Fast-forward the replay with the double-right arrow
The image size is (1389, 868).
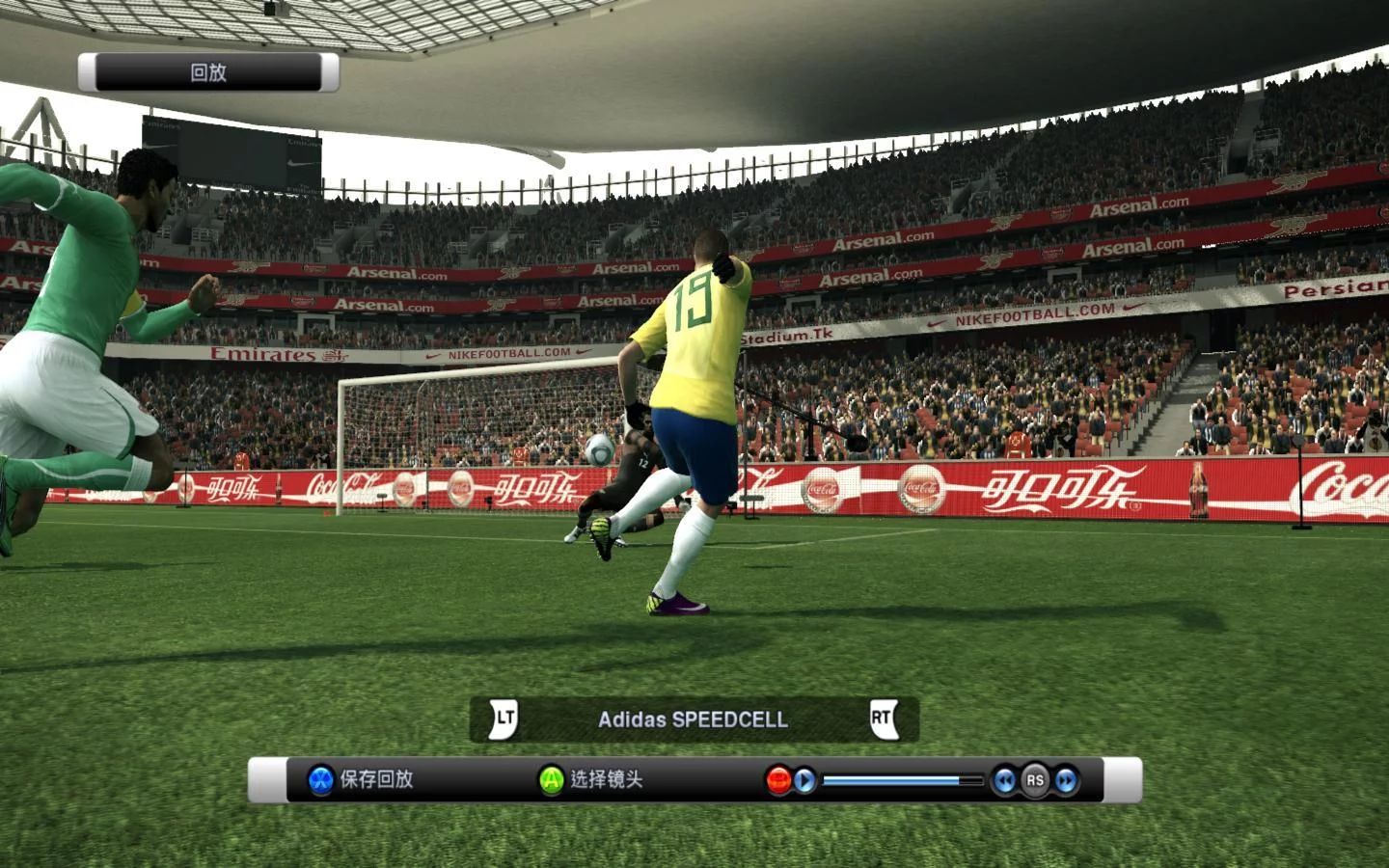pyautogui.click(x=1066, y=780)
